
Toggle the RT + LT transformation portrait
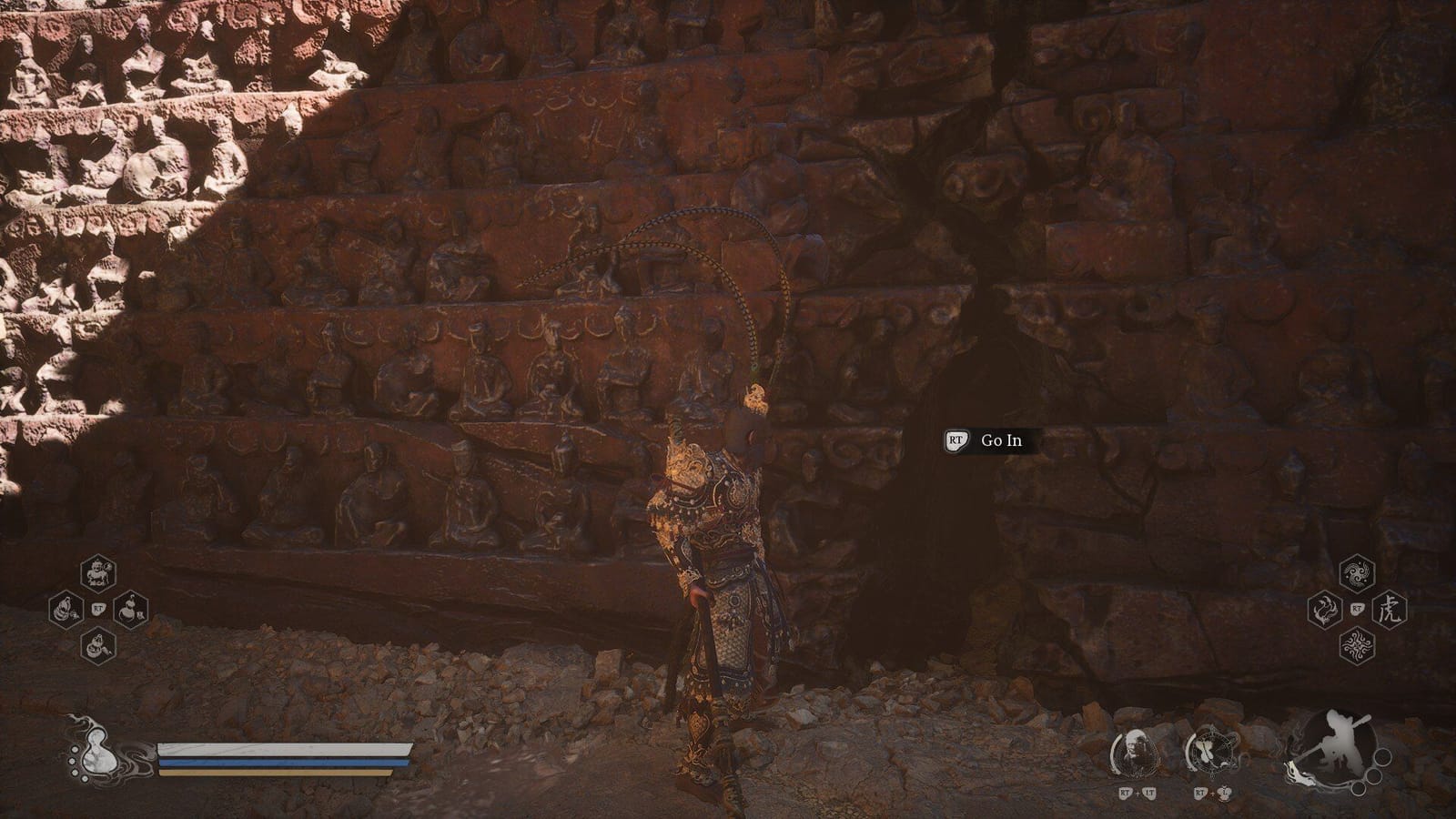click(1136, 753)
